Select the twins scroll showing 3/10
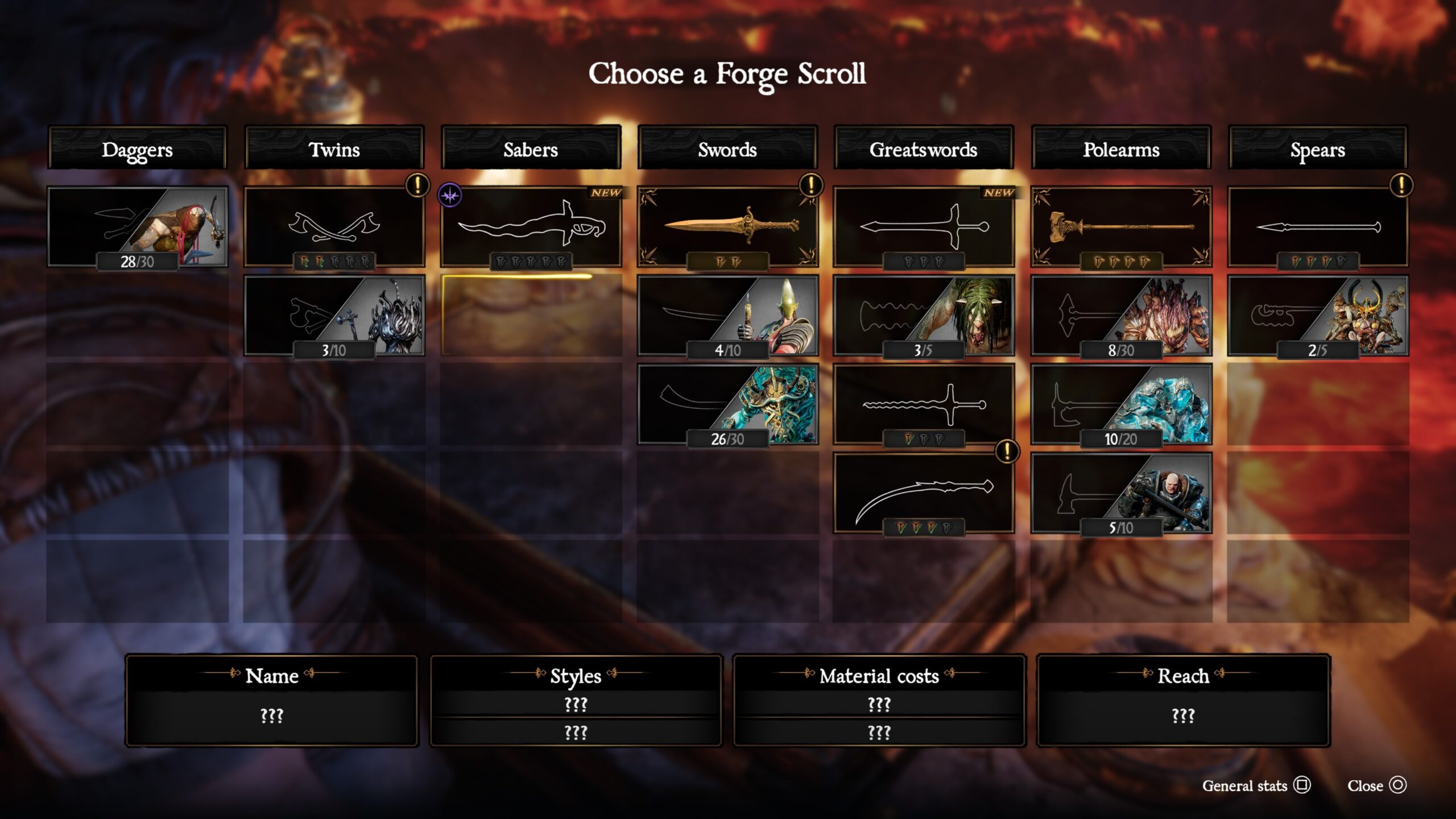1456x819 pixels. (334, 316)
